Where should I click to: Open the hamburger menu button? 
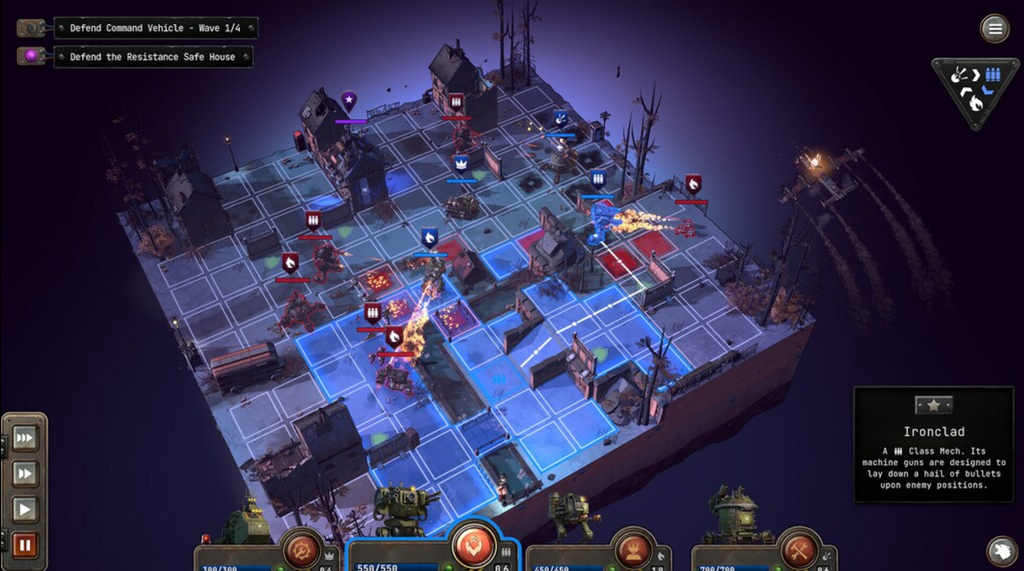pyautogui.click(x=994, y=28)
